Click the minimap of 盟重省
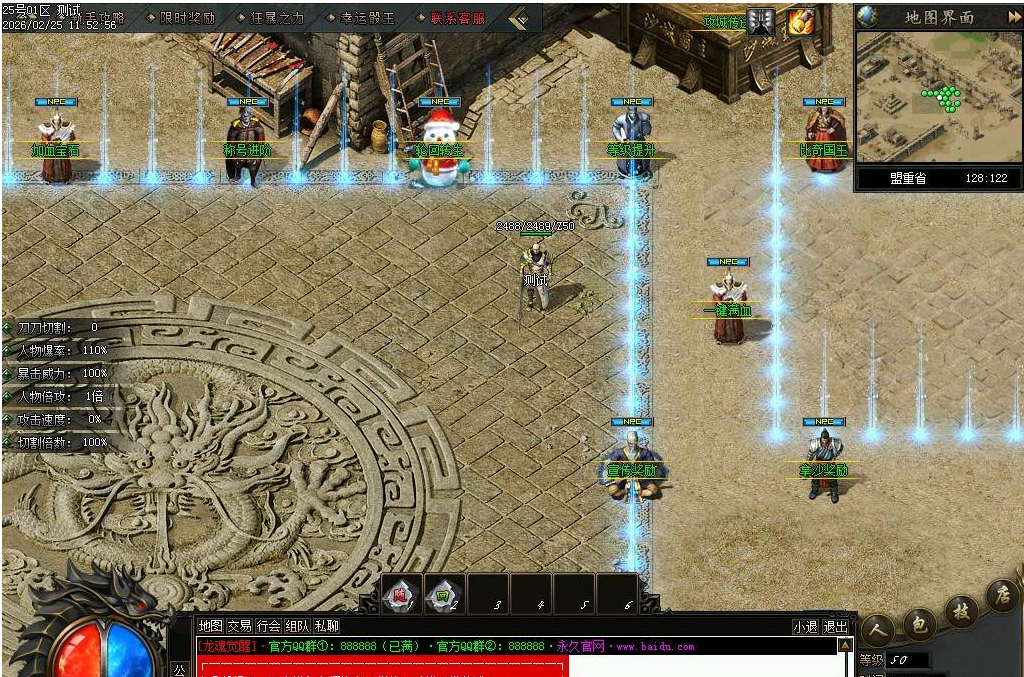Viewport: 1024px width, 677px height. 937,98
